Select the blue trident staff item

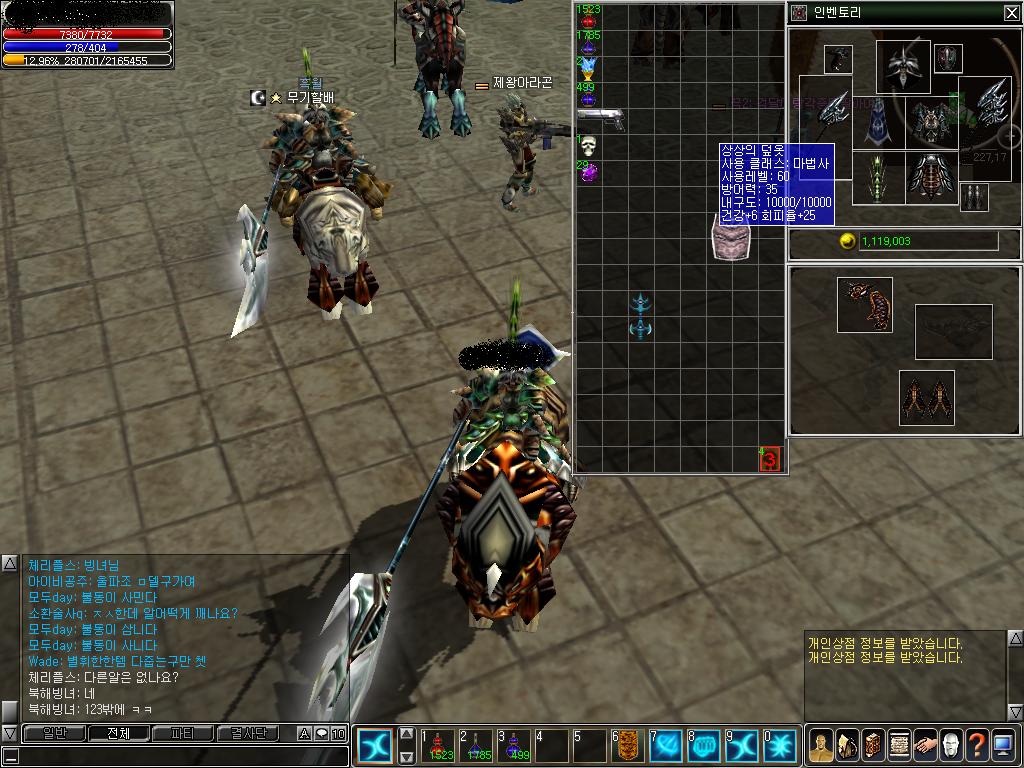[641, 315]
